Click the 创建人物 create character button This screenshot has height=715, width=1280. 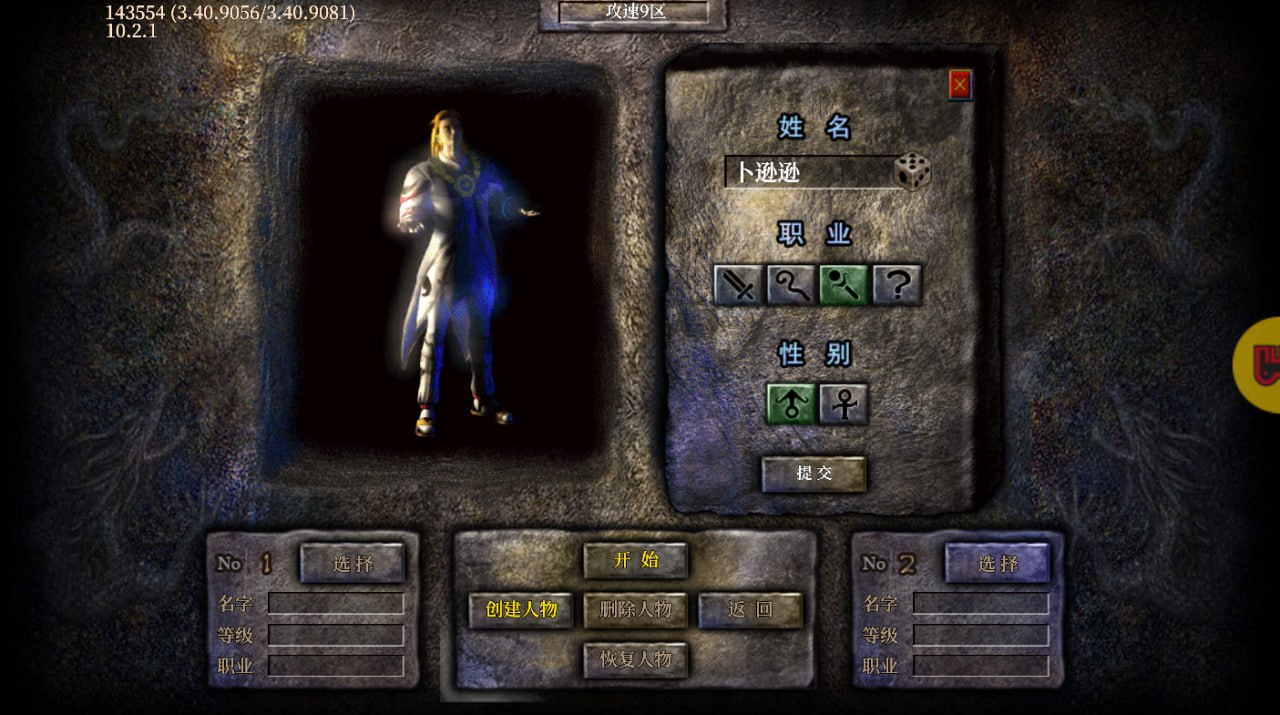[521, 610]
